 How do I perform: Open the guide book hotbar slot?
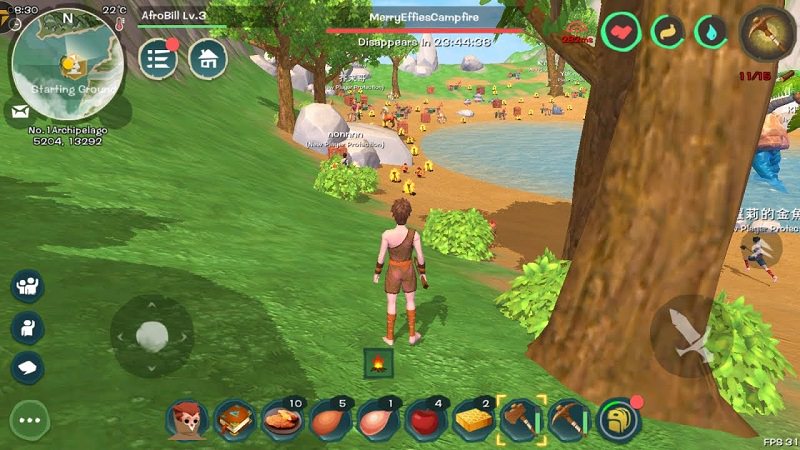(235, 420)
